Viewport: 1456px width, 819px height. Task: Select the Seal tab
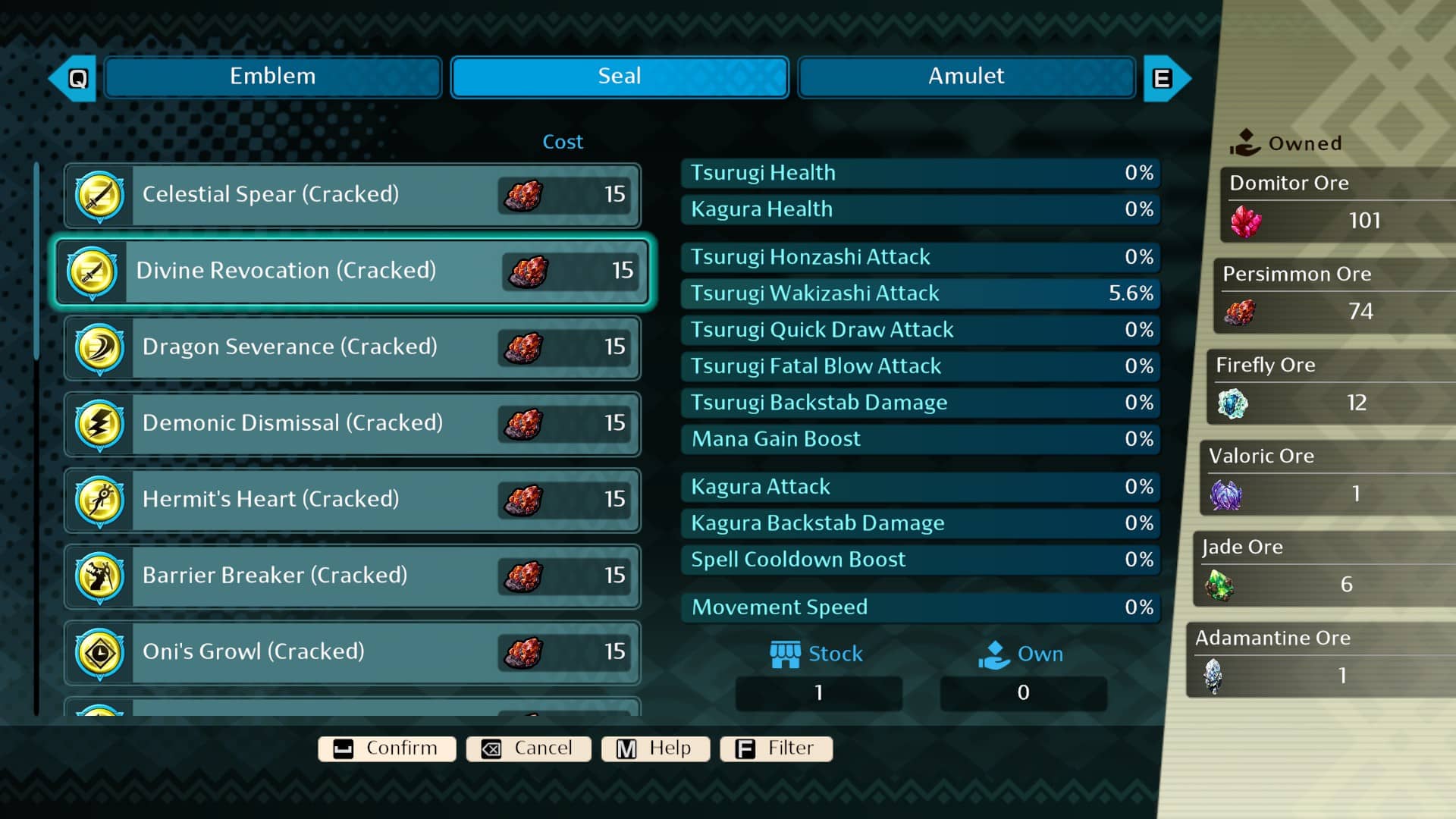tap(619, 77)
